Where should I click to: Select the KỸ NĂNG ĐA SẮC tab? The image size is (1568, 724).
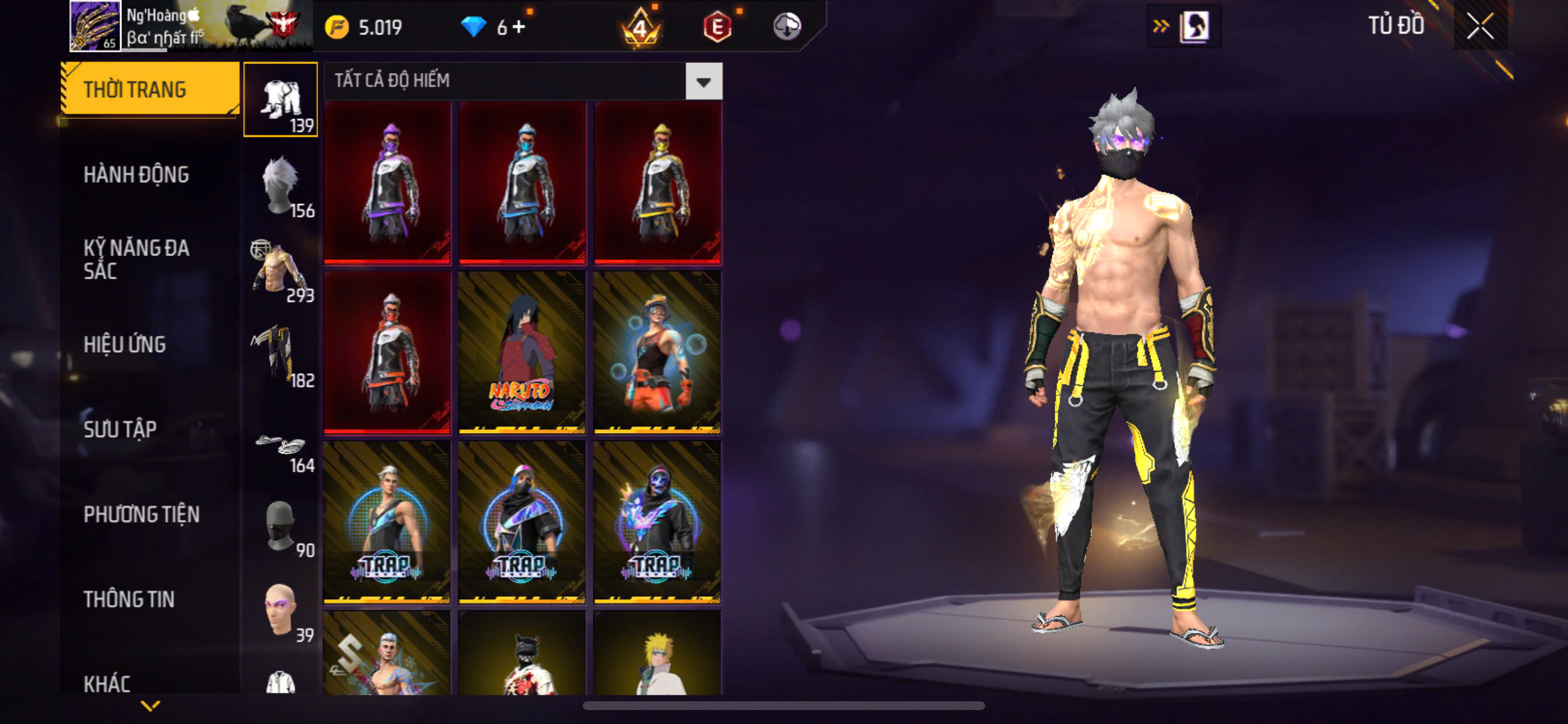point(136,259)
